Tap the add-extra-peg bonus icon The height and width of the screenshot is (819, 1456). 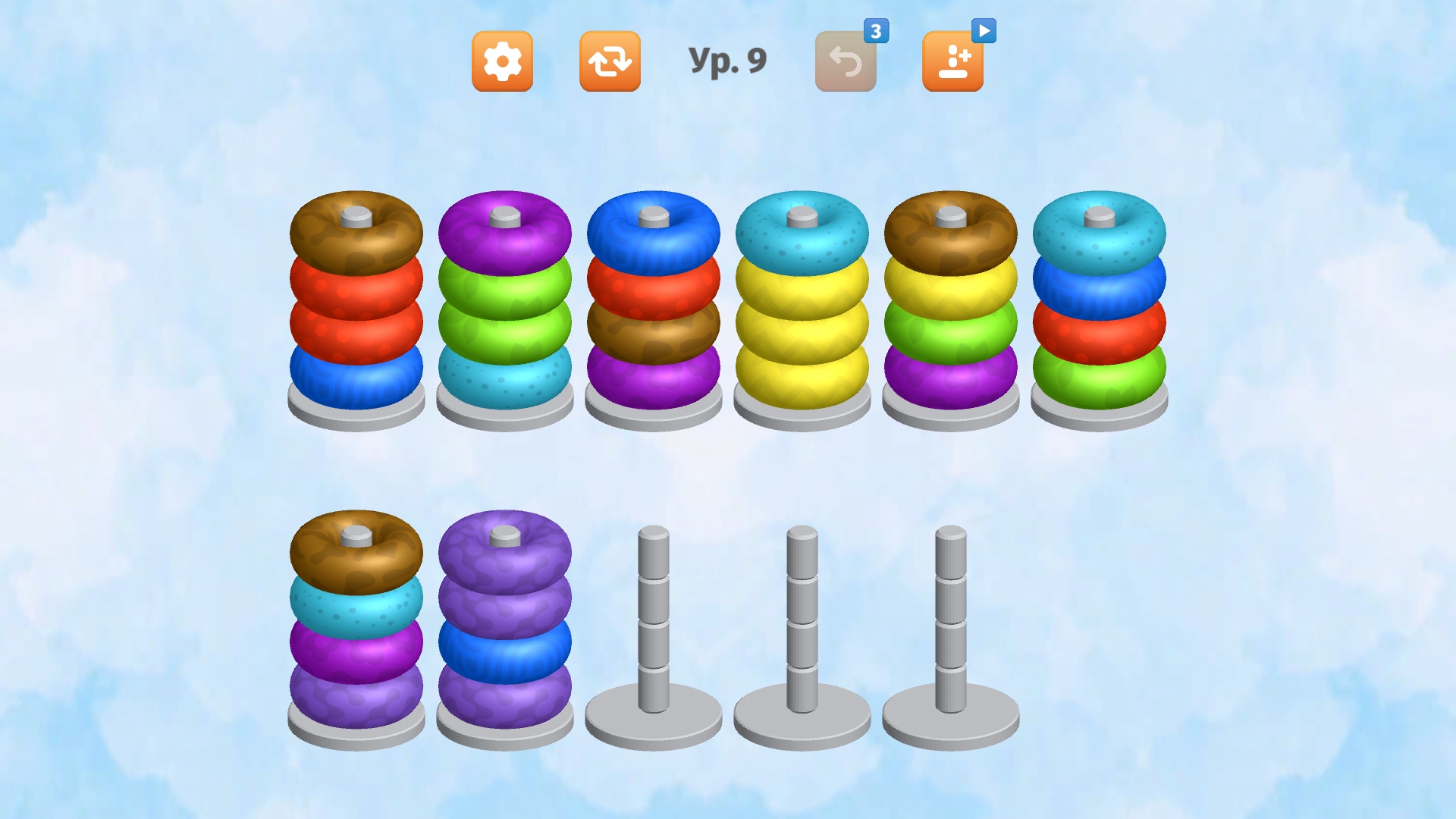(x=952, y=62)
